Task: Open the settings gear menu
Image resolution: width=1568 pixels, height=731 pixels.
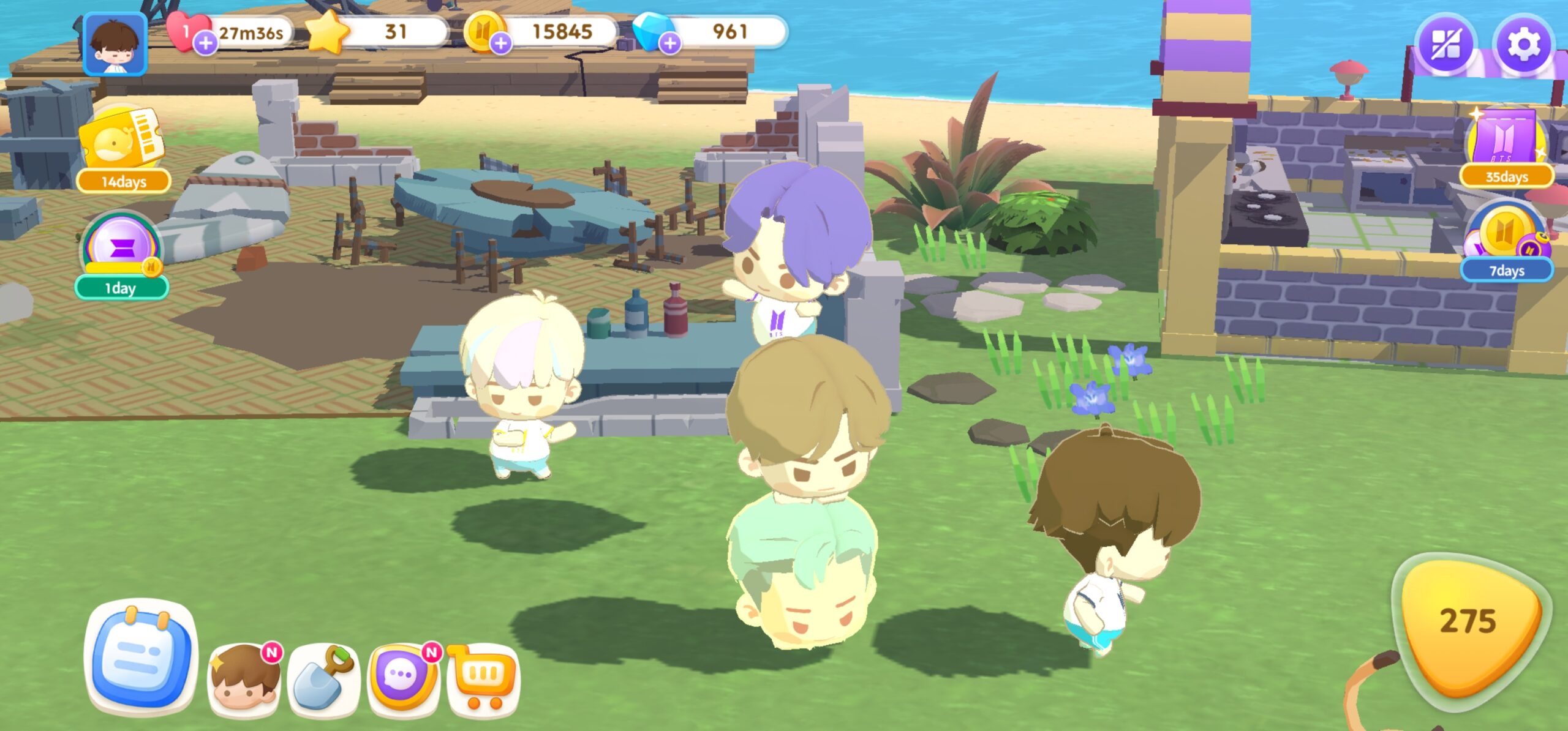Action: click(x=1522, y=45)
